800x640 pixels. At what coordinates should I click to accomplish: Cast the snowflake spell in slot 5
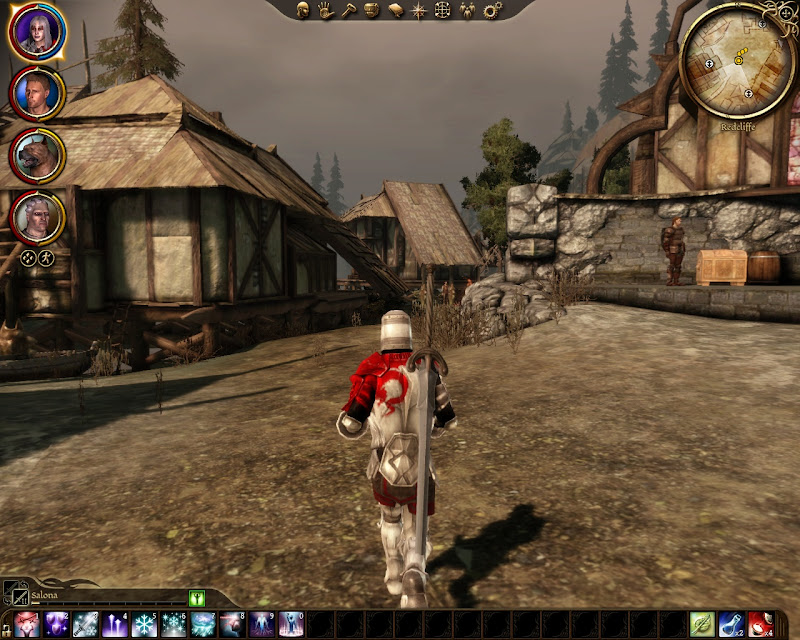click(x=145, y=625)
